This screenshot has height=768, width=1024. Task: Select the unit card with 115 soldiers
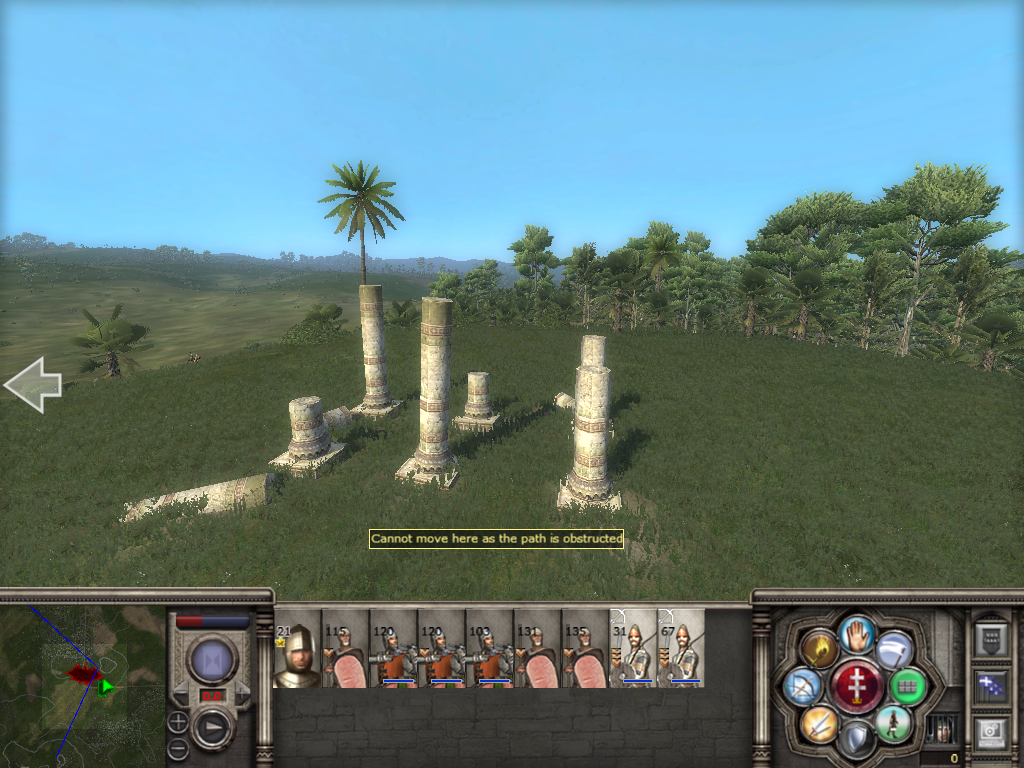[345, 649]
